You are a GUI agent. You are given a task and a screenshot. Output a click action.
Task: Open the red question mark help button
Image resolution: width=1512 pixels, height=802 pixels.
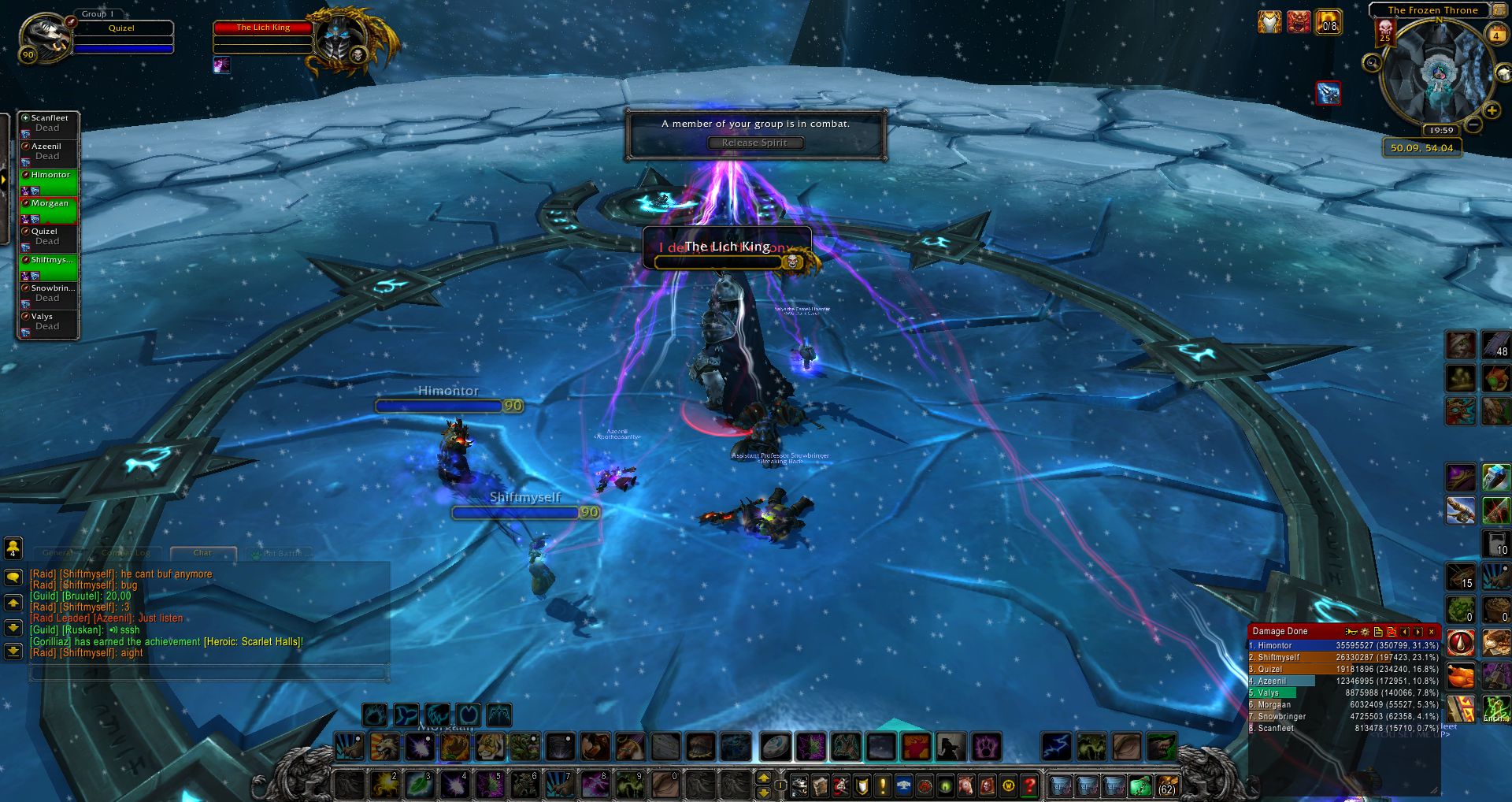point(1028,785)
